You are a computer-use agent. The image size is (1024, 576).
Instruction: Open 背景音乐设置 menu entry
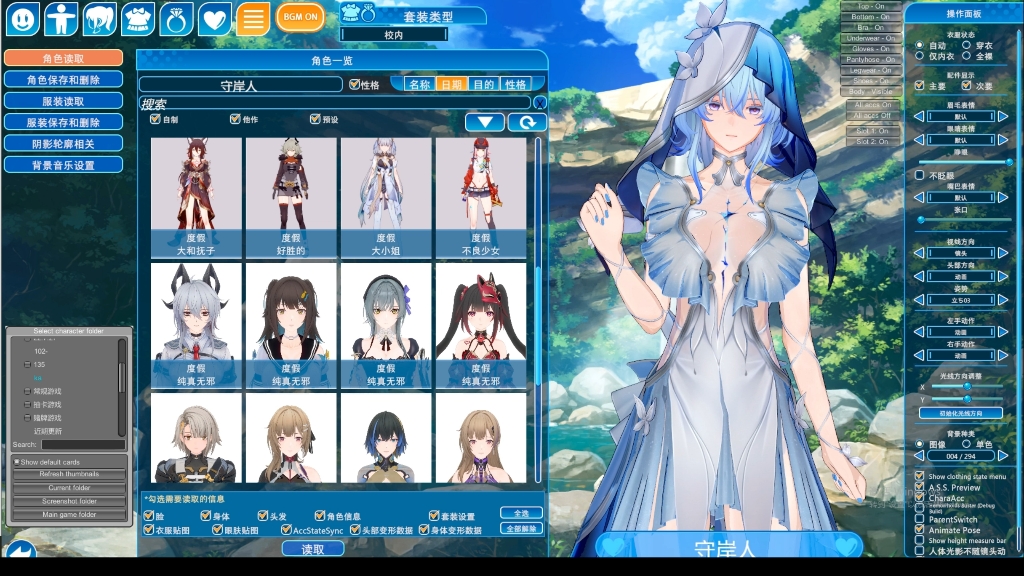coord(63,165)
